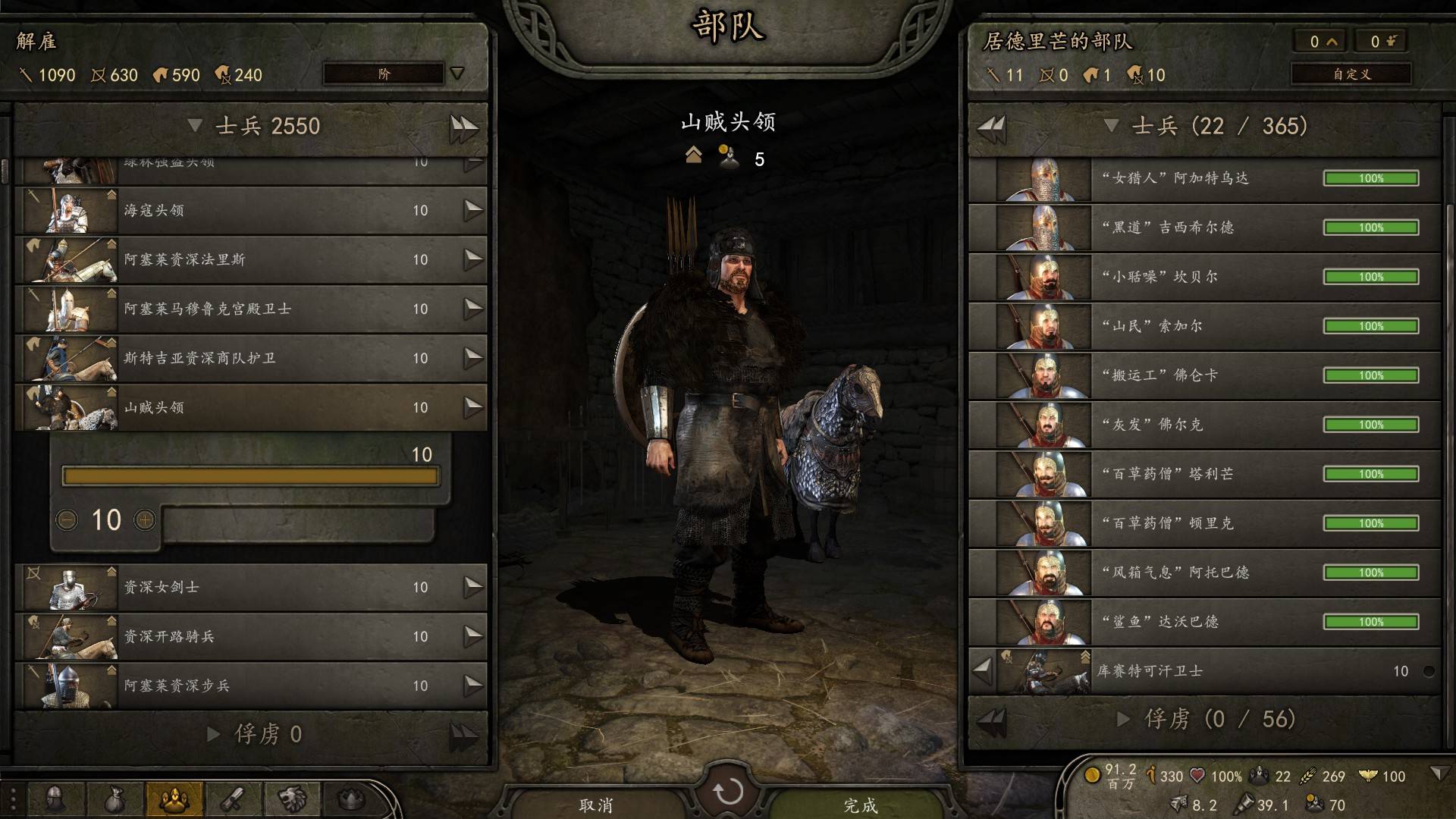
Task: Confirm with the 完成 button
Action: (860, 804)
